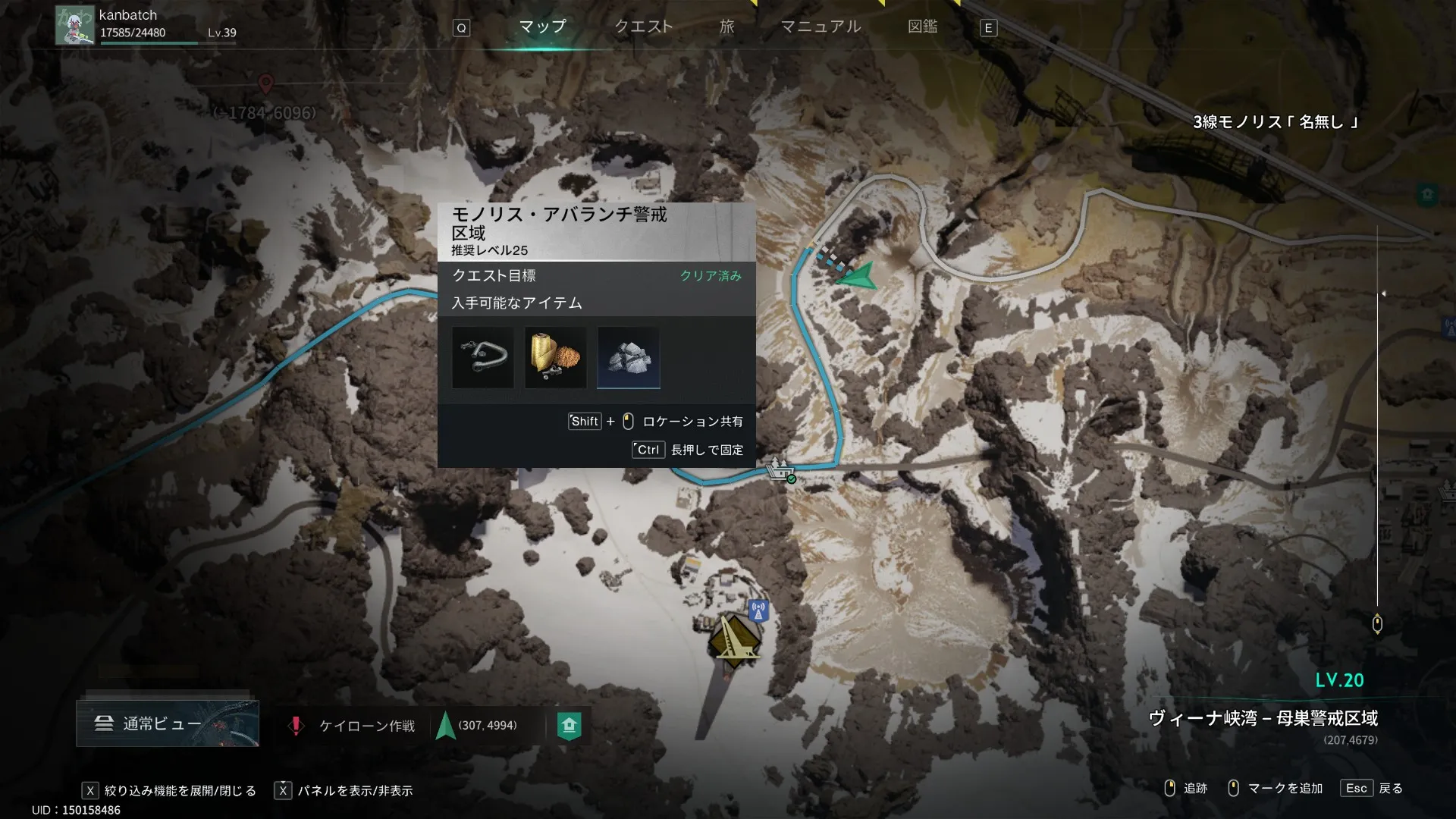The width and height of the screenshot is (1456, 819).
Task: Select the 旅 tab
Action: click(726, 27)
